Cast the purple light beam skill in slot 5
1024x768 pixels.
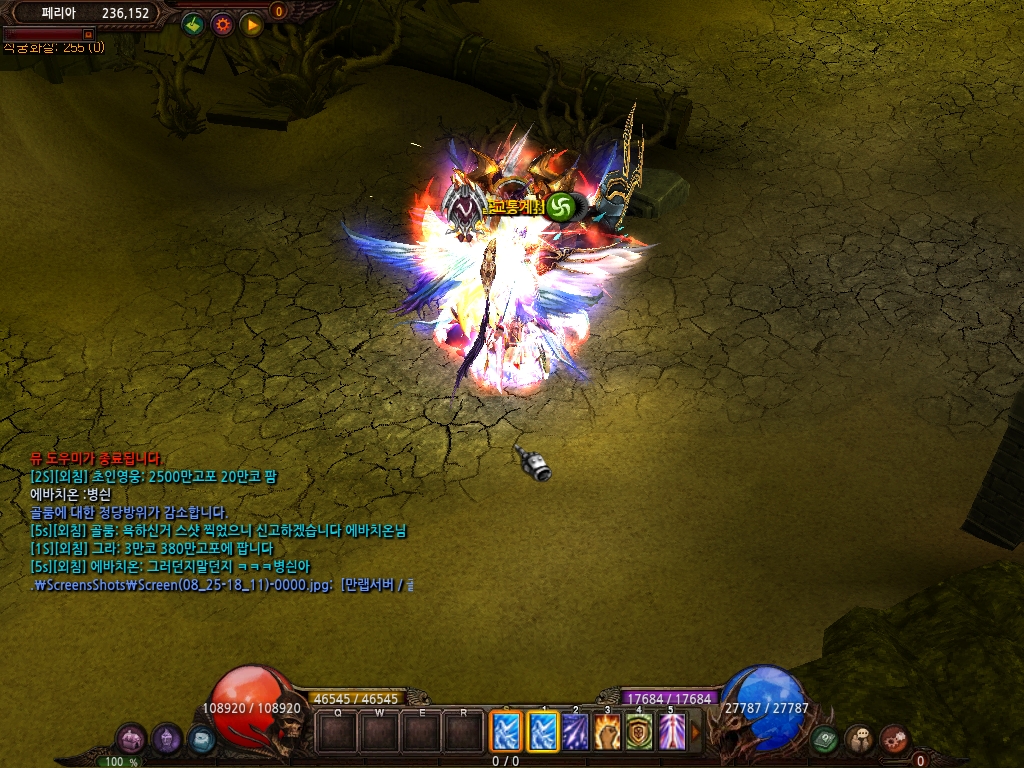[x=672, y=731]
